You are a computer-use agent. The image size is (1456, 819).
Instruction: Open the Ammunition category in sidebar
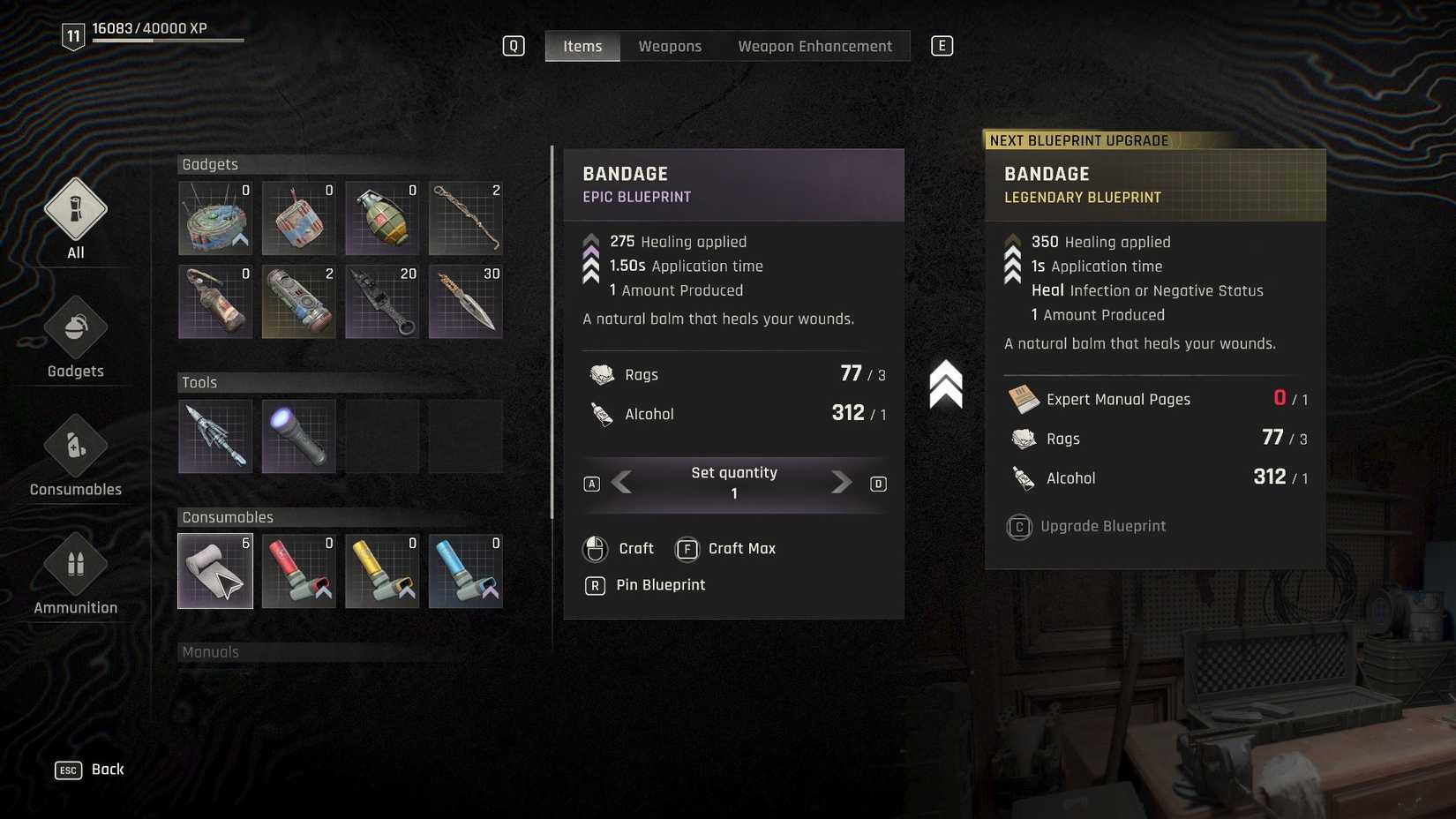(75, 574)
